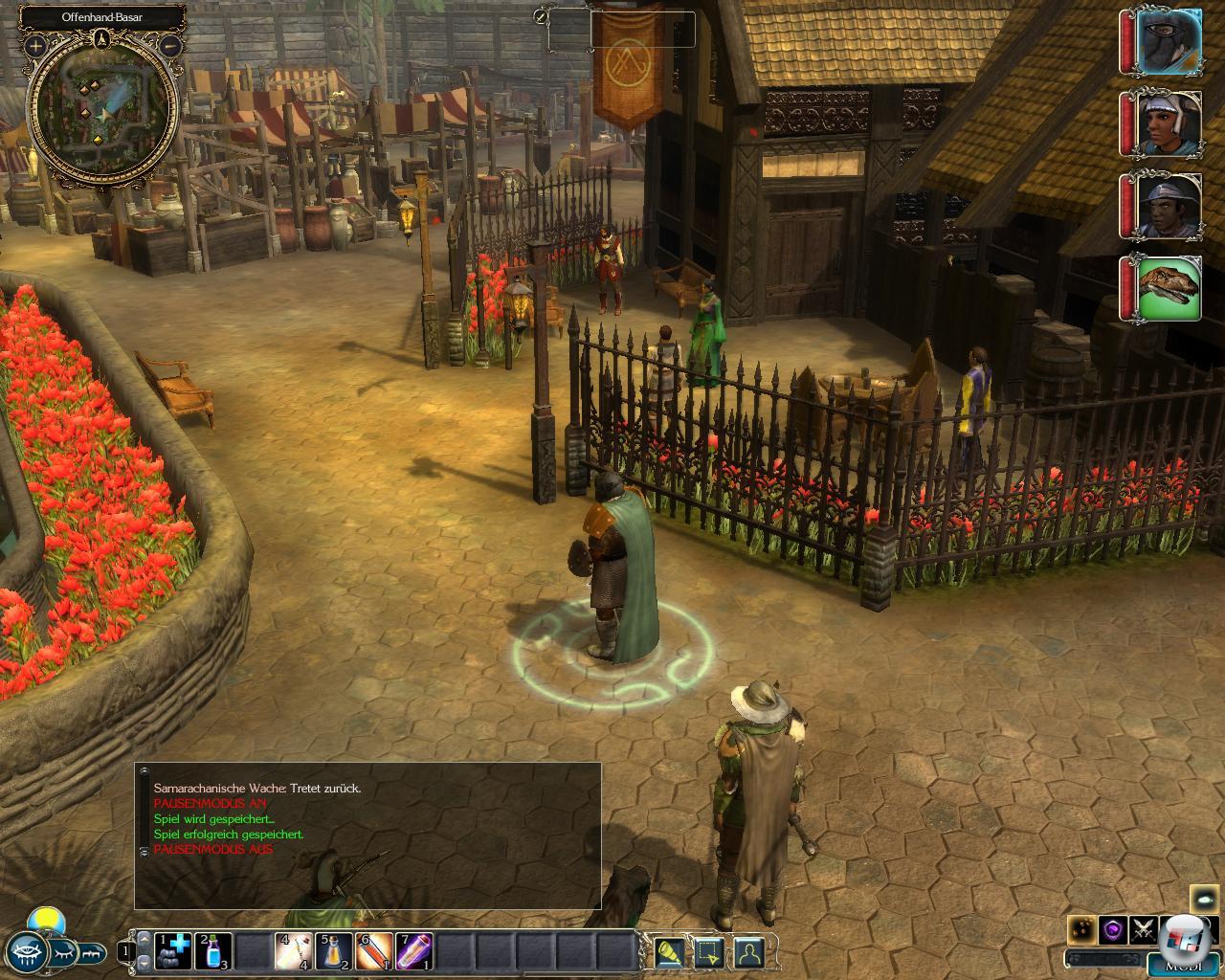Select the third companion portrait
The width and height of the screenshot is (1225, 980).
click(x=1168, y=206)
